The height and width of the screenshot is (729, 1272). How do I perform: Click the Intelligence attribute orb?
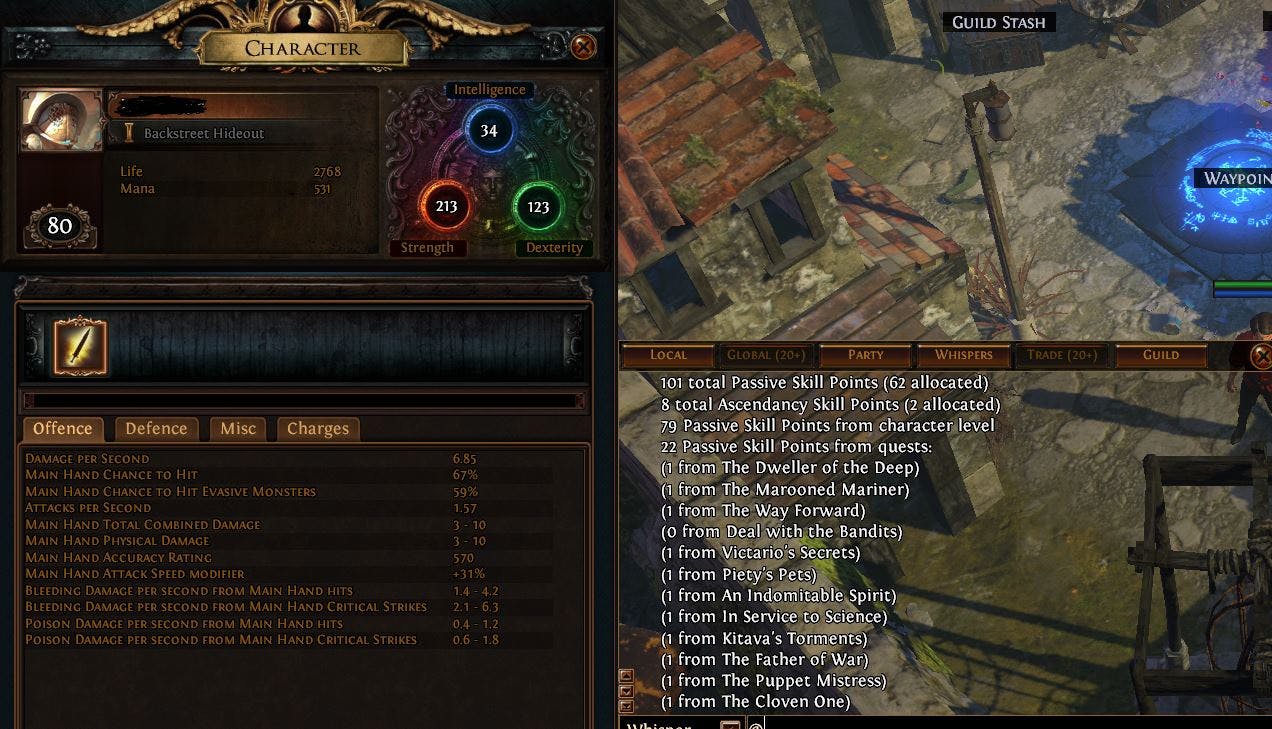click(489, 131)
